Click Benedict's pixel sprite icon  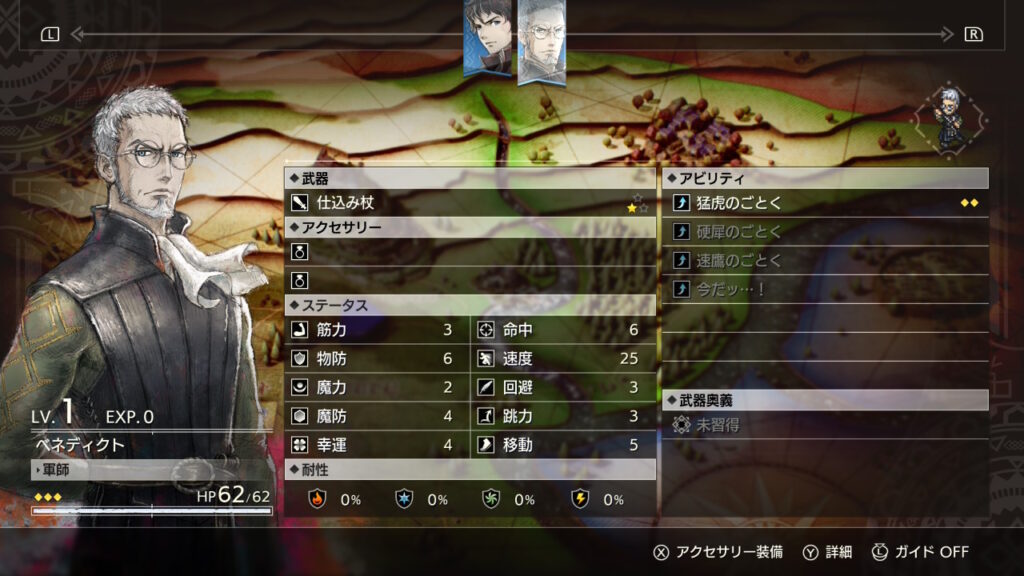click(946, 118)
